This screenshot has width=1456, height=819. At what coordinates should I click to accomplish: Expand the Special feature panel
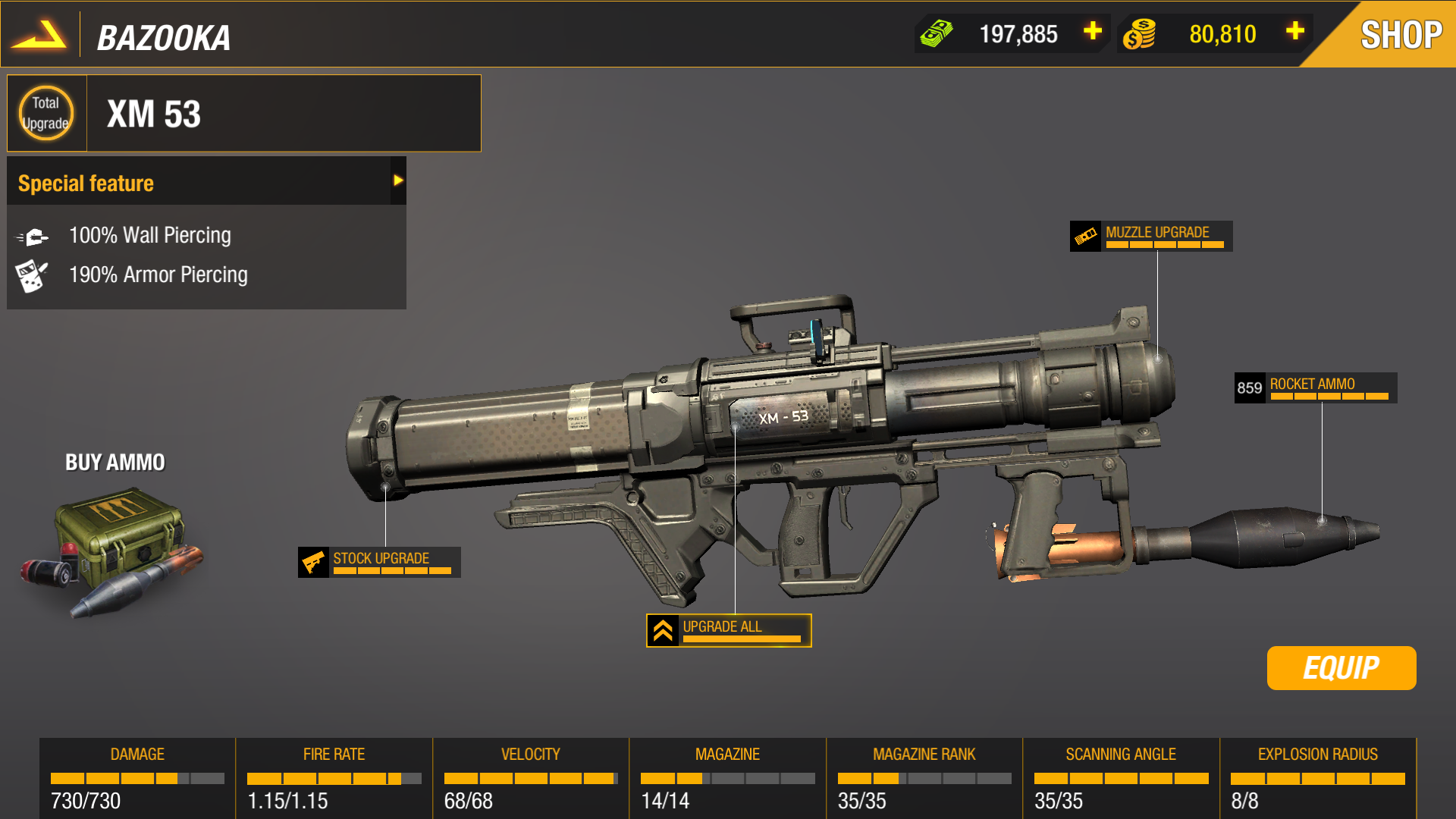tap(397, 181)
